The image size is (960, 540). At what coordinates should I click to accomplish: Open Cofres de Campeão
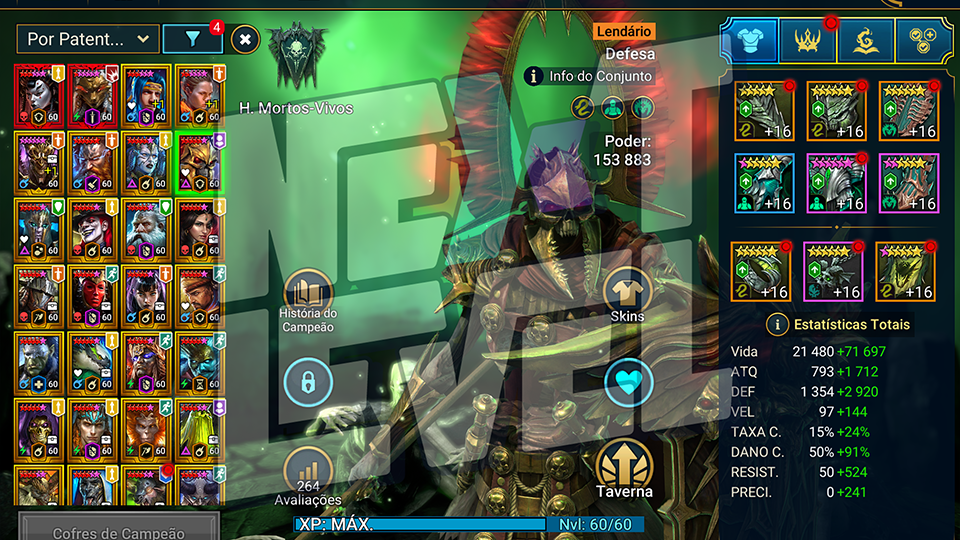coord(118,530)
